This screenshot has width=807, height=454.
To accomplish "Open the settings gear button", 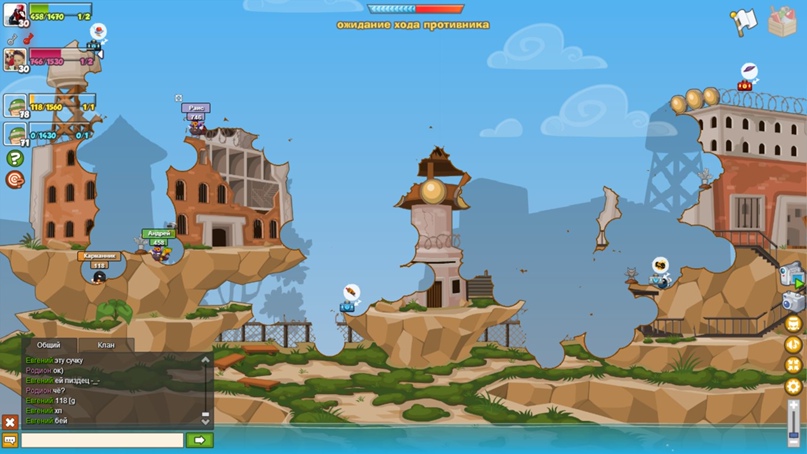I will coord(794,386).
